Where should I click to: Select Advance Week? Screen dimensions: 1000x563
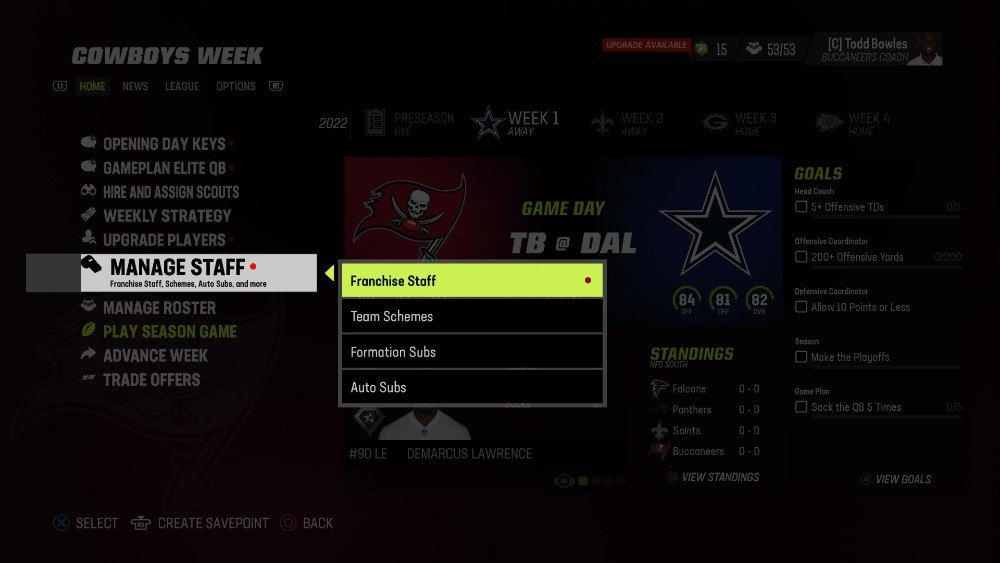[155, 356]
